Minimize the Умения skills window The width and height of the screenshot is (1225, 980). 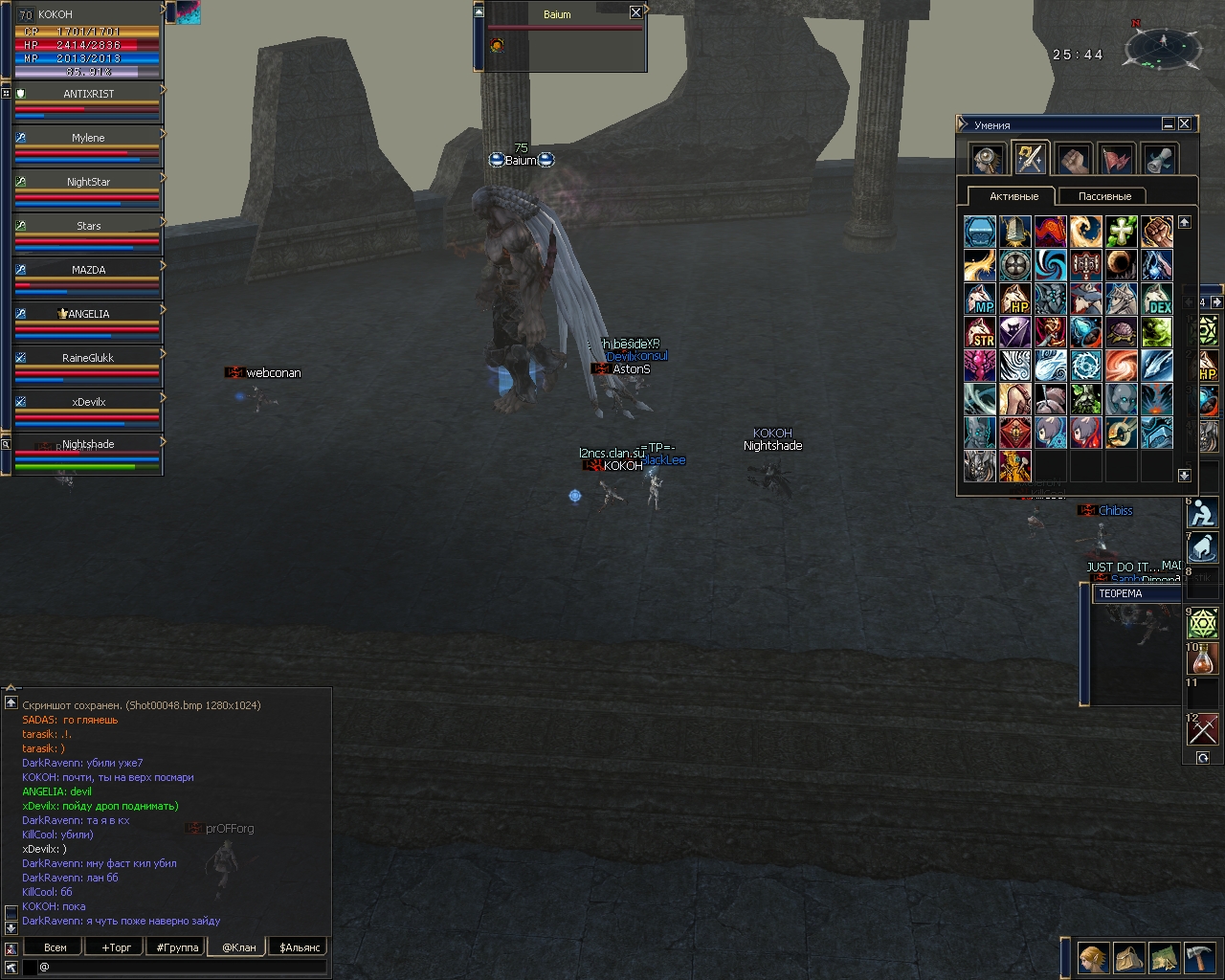click(1169, 123)
